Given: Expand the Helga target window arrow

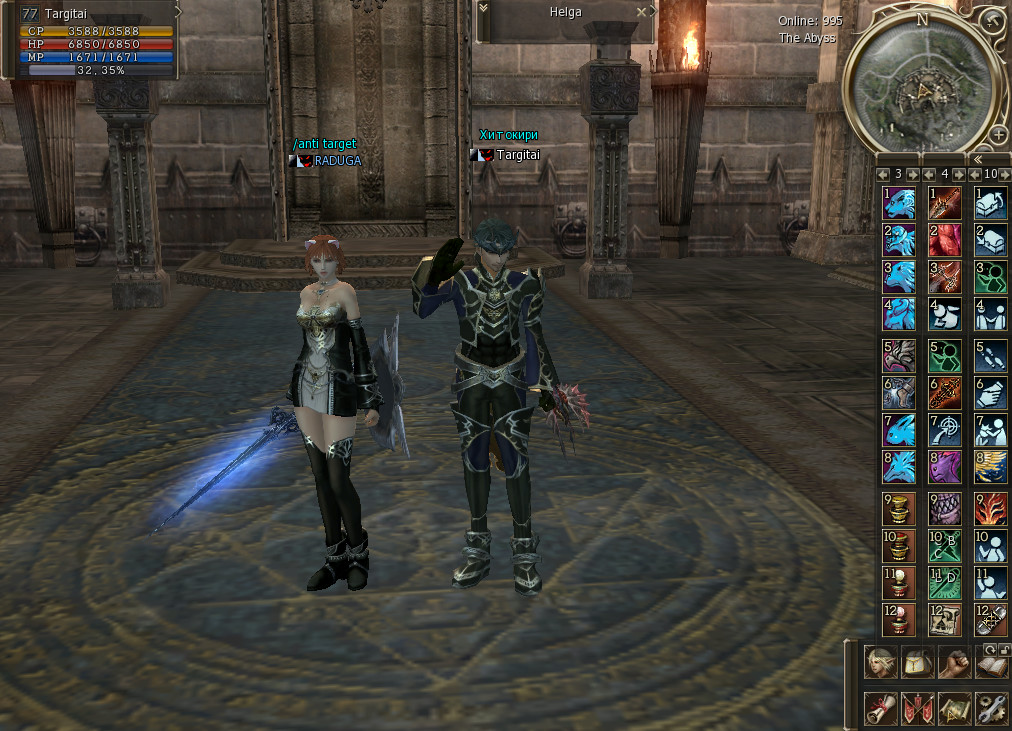Looking at the screenshot, I should click(x=484, y=9).
